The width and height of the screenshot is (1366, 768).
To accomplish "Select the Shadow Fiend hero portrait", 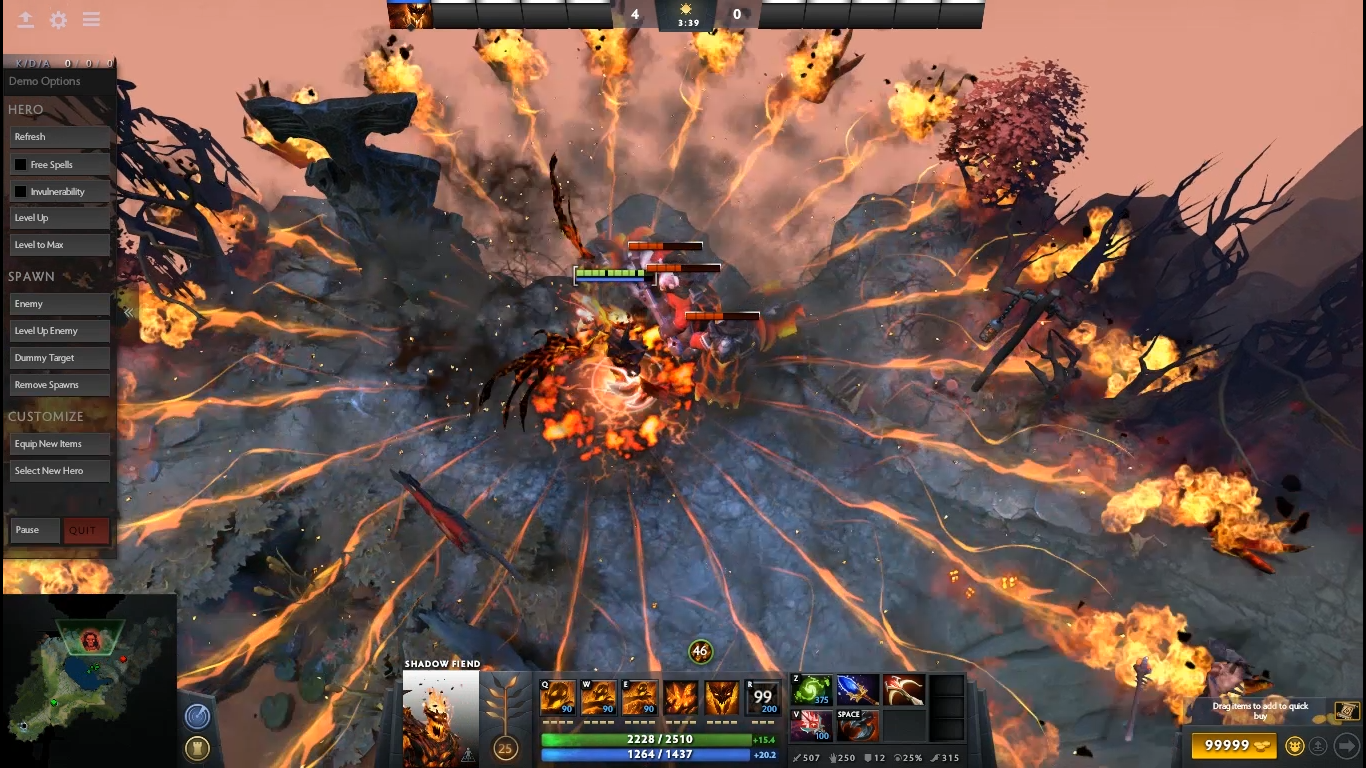I will [440, 717].
